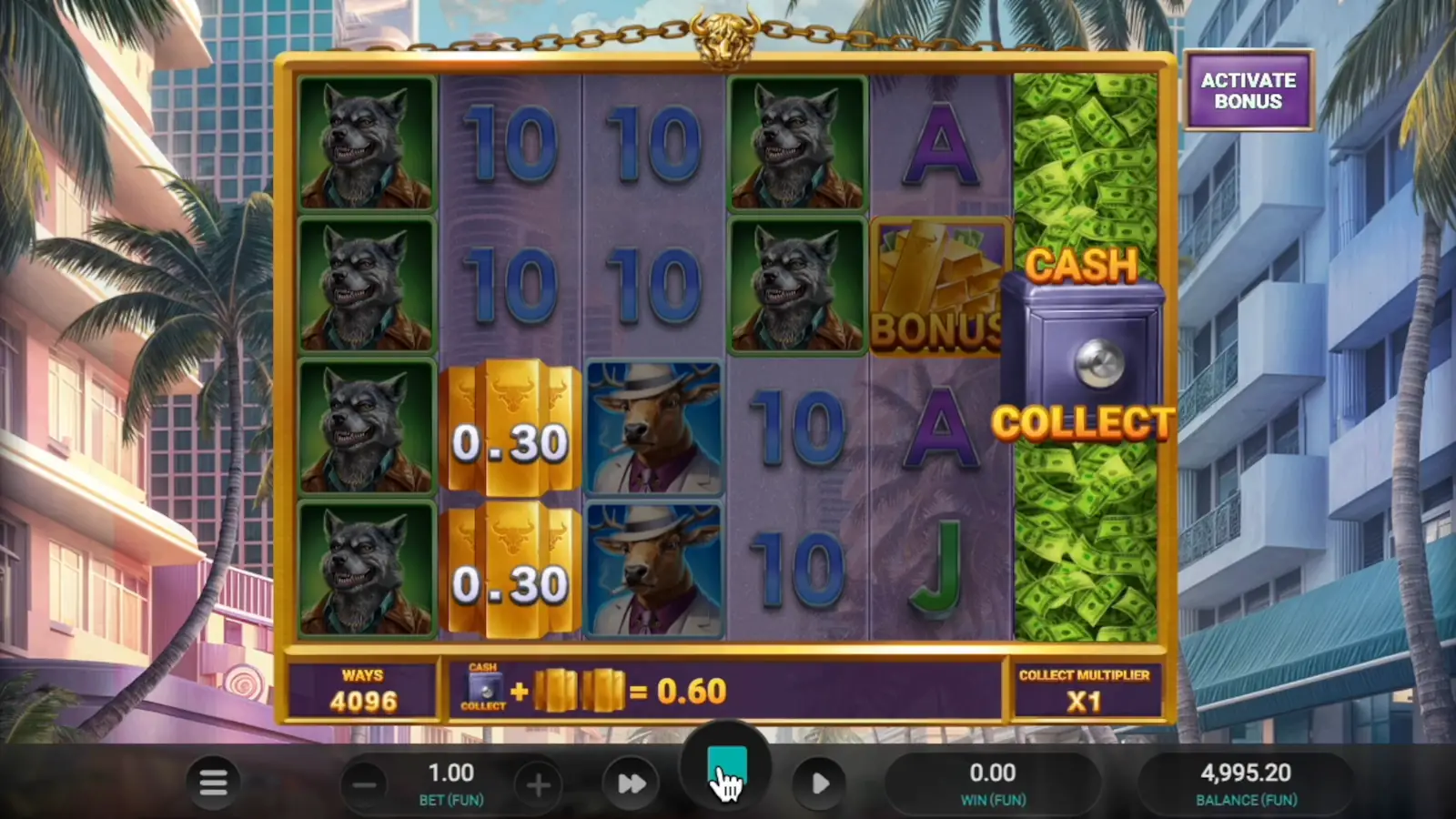Viewport: 1456px width, 819px height.
Task: Enable autoplay with the double-arrow button
Action: (631, 783)
